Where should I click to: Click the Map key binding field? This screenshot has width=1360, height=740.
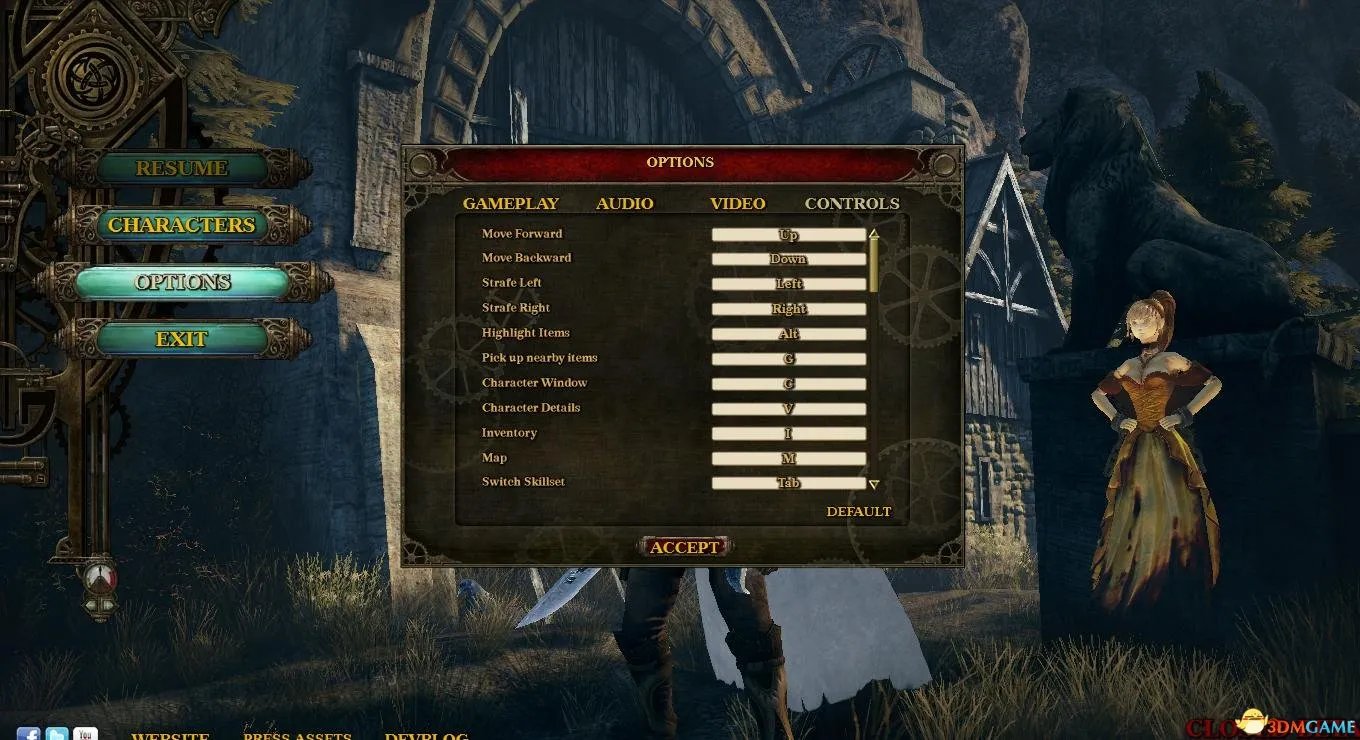pyautogui.click(x=788, y=459)
